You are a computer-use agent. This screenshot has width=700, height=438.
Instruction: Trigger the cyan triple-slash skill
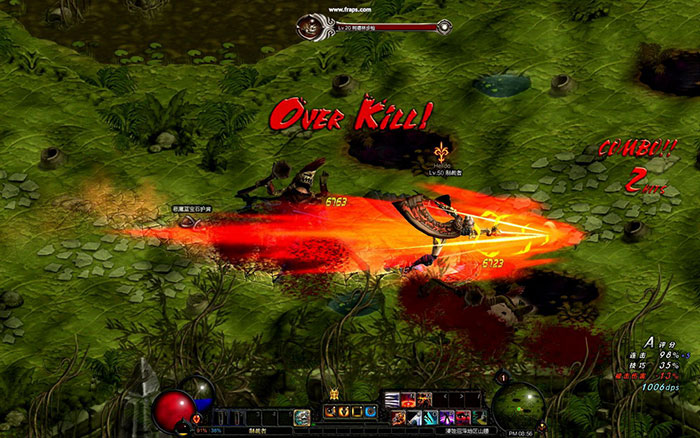point(429,417)
